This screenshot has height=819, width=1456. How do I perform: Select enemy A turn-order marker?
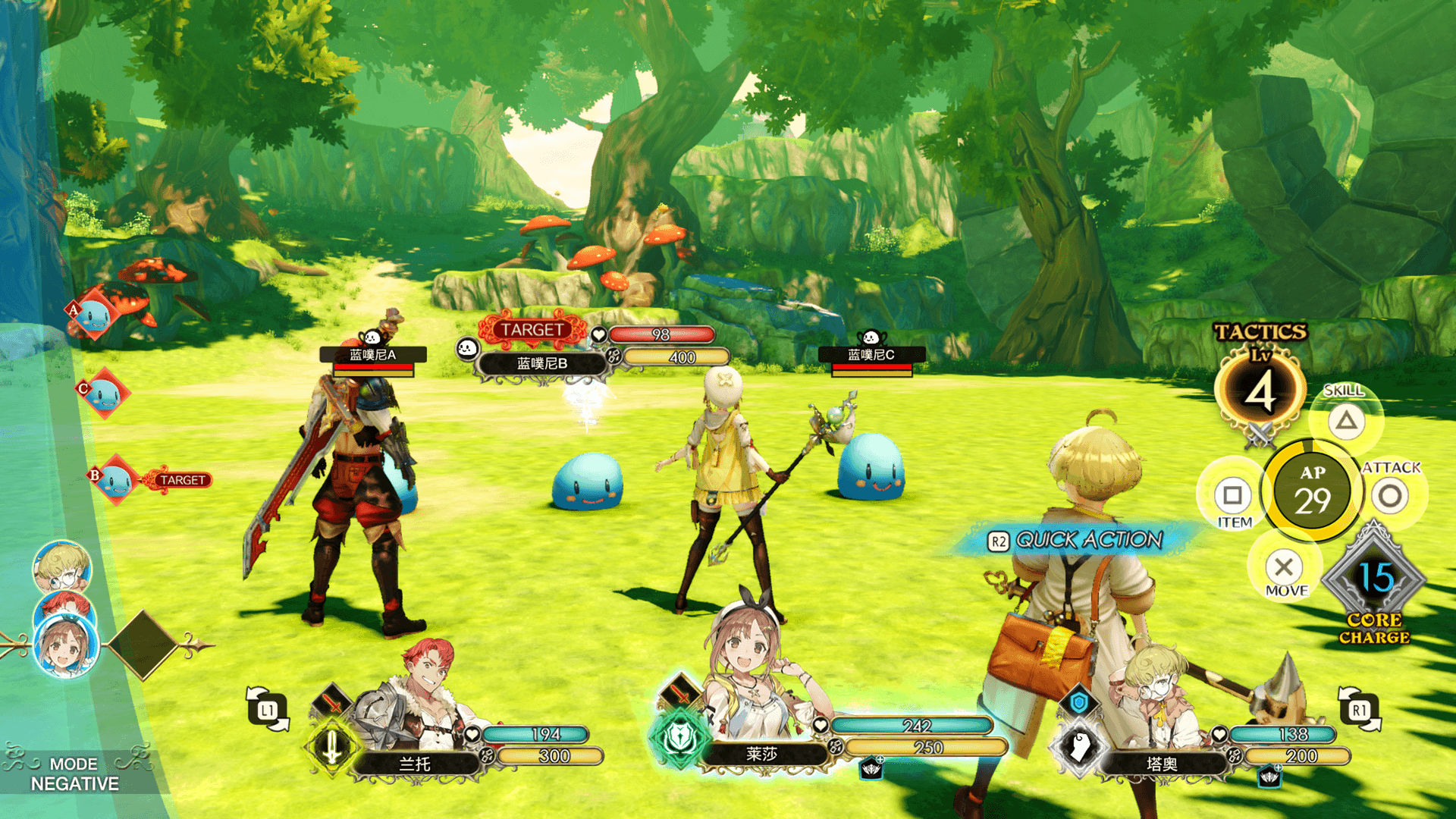96,314
